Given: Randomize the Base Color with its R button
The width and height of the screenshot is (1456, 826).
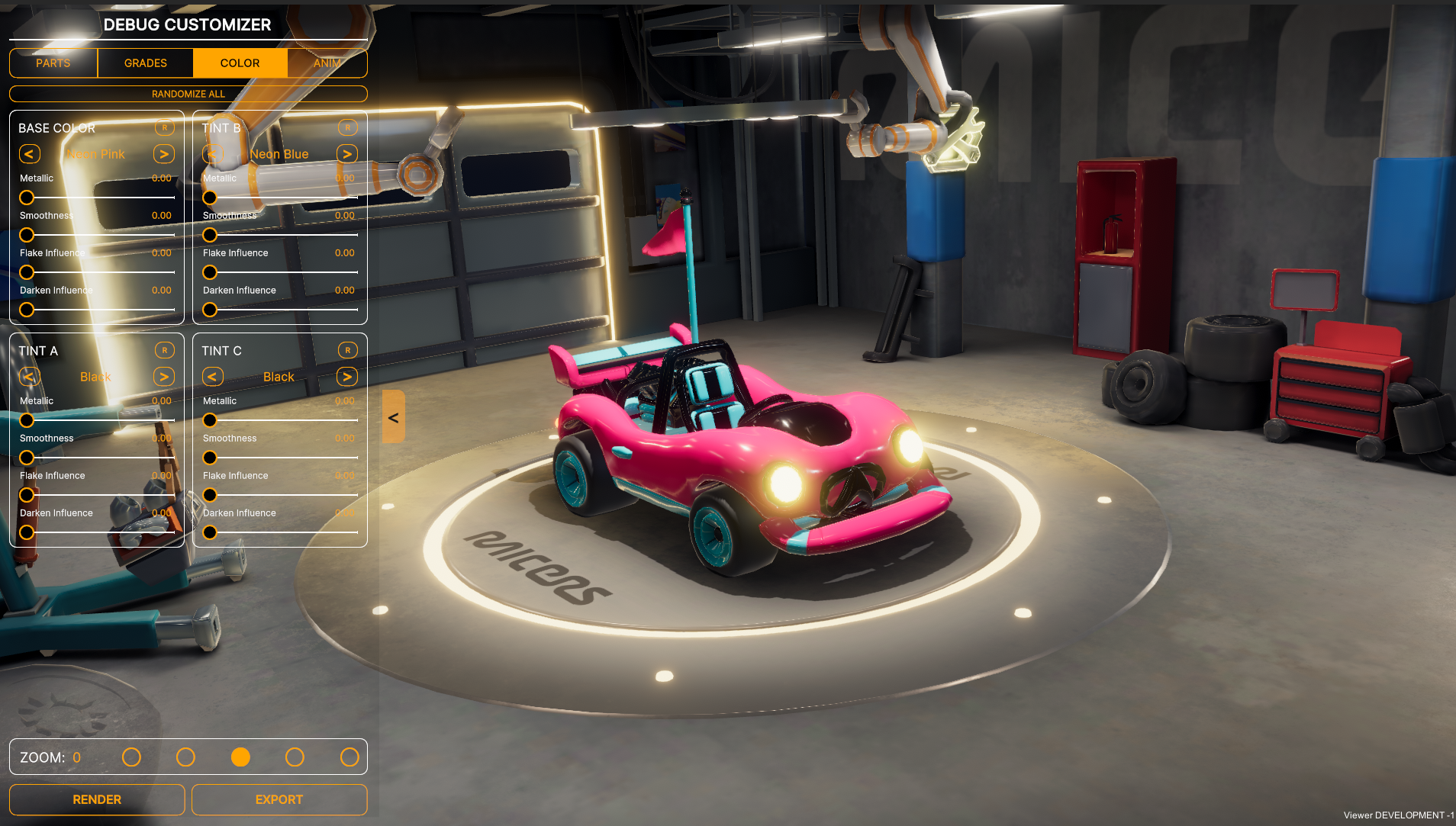Looking at the screenshot, I should pos(165,127).
